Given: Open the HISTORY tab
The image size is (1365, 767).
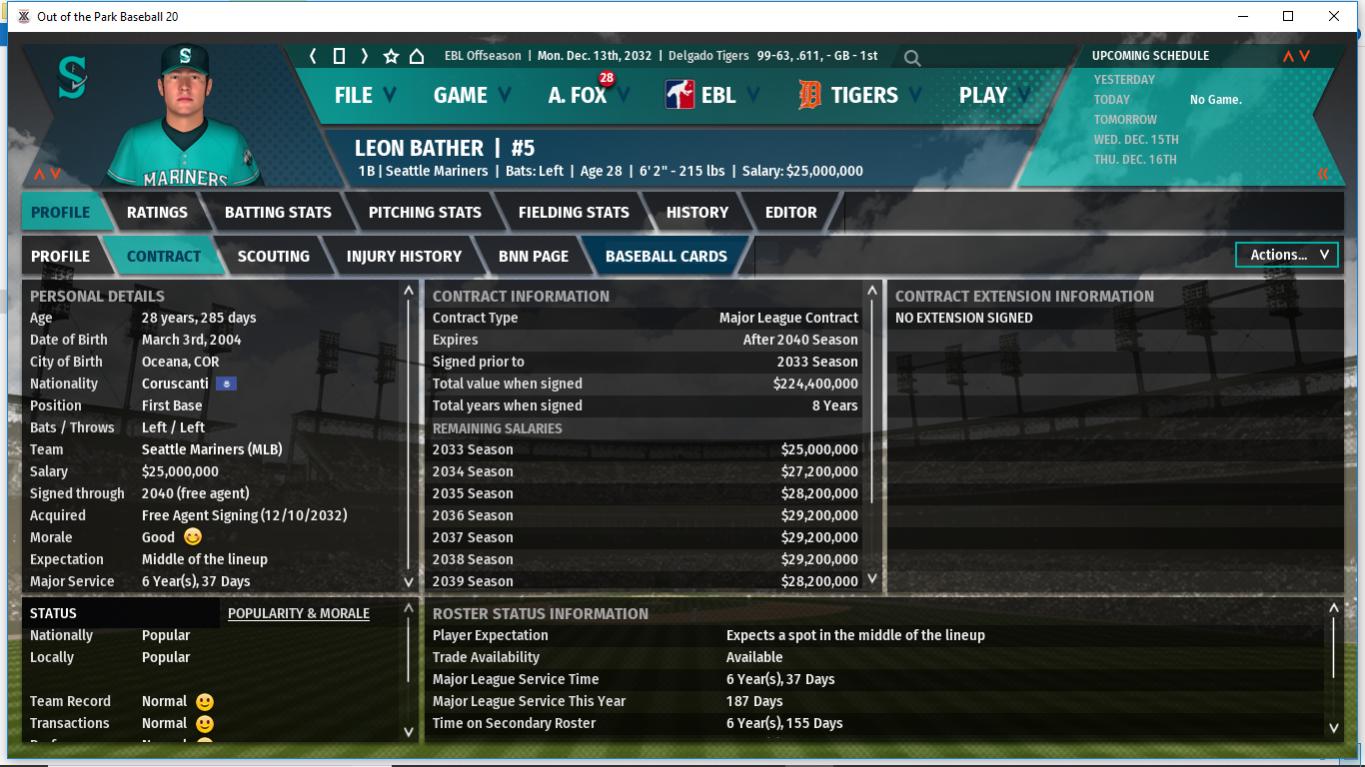Looking at the screenshot, I should pos(697,212).
